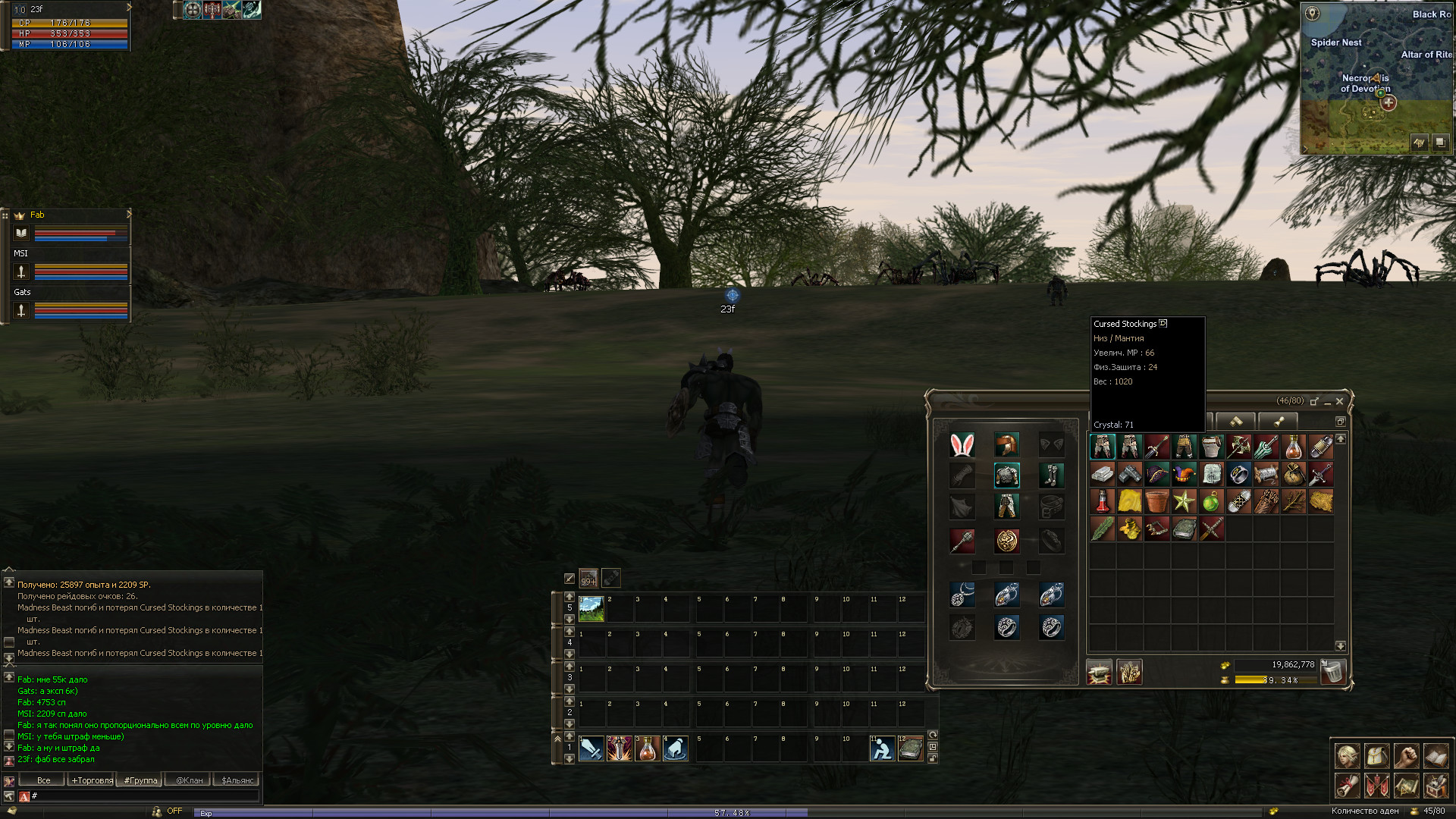Select the bunny ears equipment slot
Image resolution: width=1456 pixels, height=819 pixels.
pos(962,445)
